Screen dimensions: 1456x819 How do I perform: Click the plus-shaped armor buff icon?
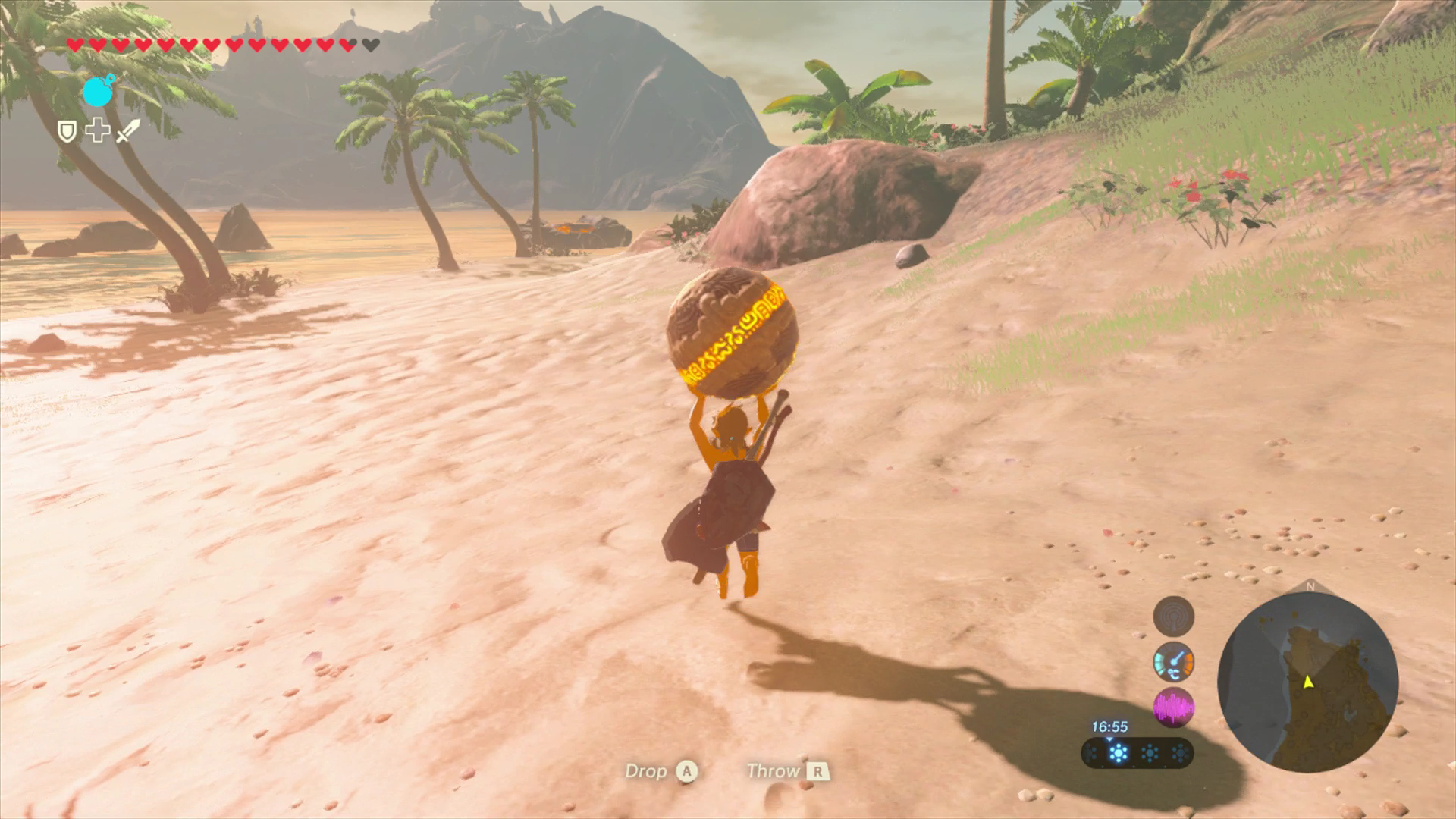[98, 132]
